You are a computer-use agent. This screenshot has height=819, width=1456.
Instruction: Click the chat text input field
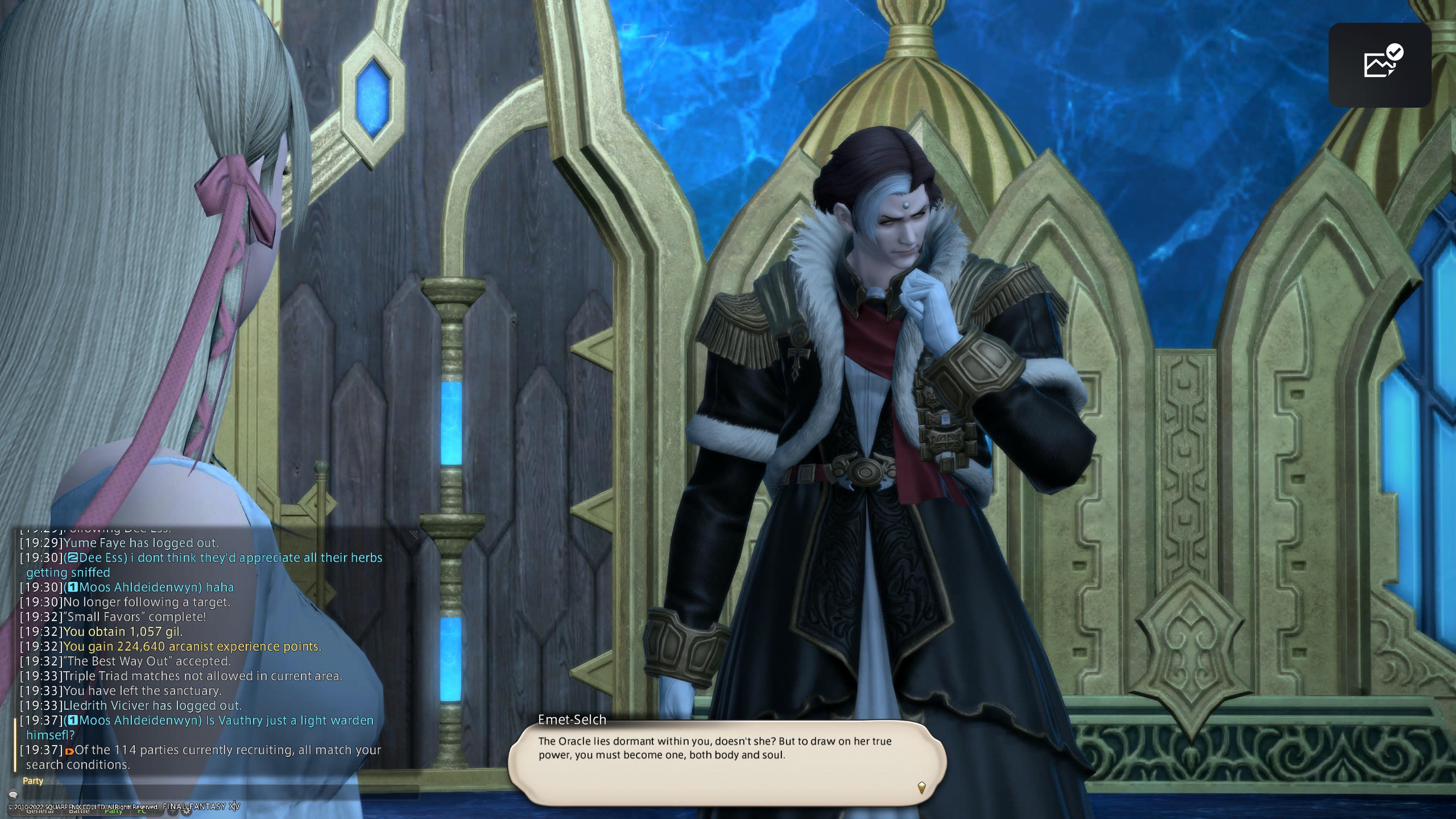coord(215,794)
